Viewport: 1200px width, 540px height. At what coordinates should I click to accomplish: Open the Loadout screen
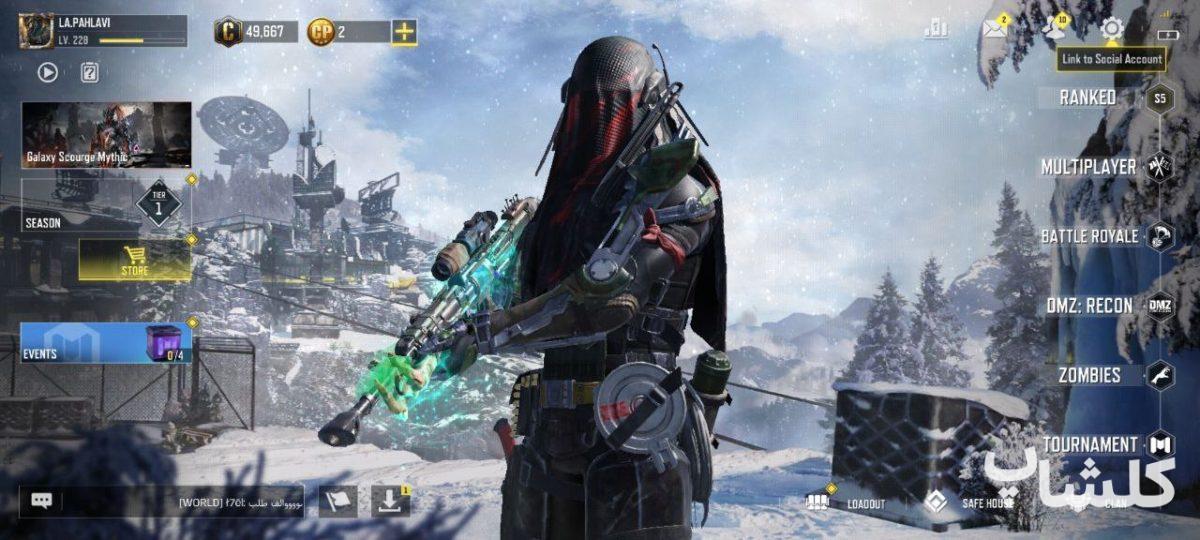tap(848, 501)
